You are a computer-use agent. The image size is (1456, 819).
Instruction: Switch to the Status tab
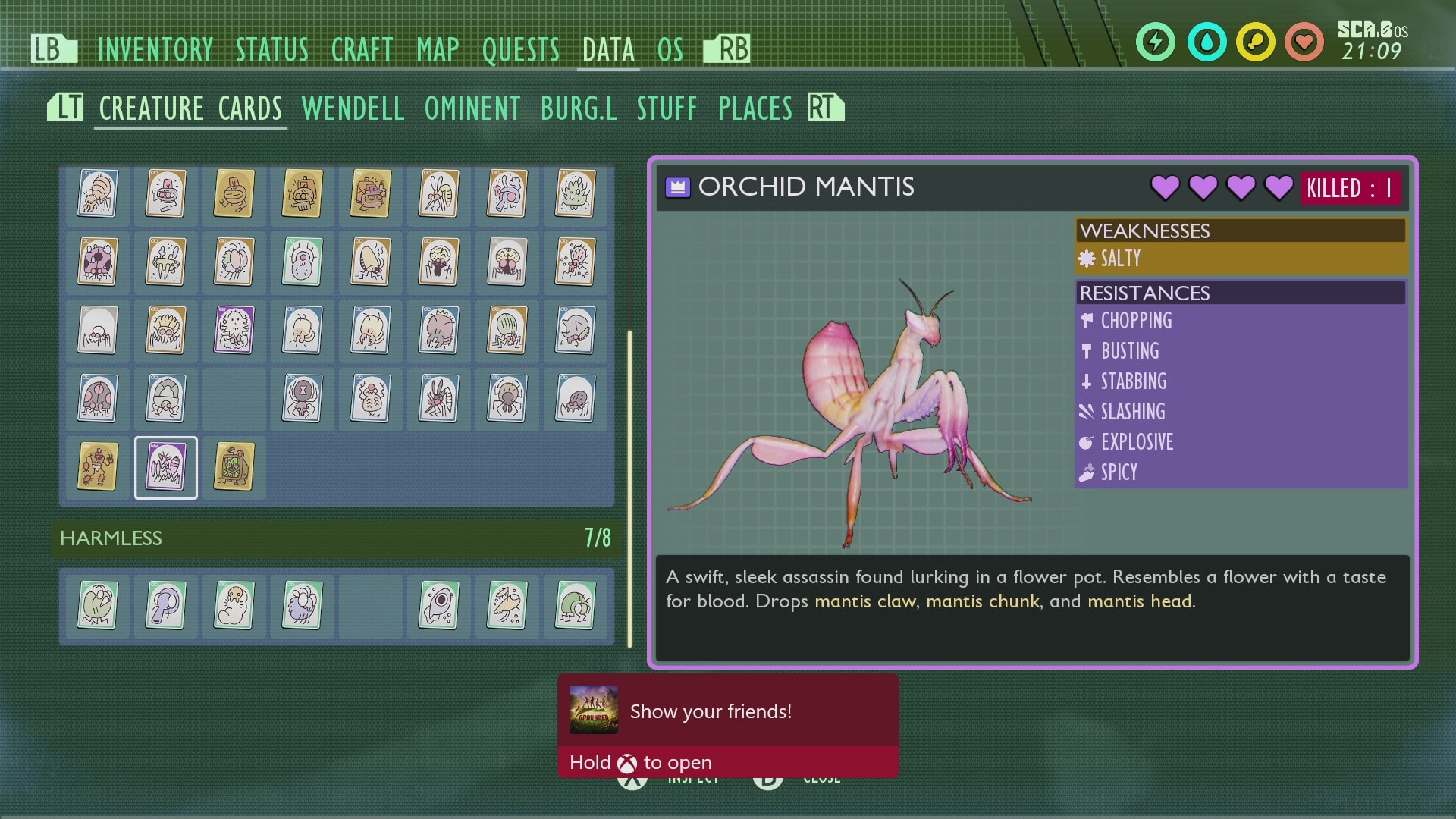pyautogui.click(x=271, y=50)
